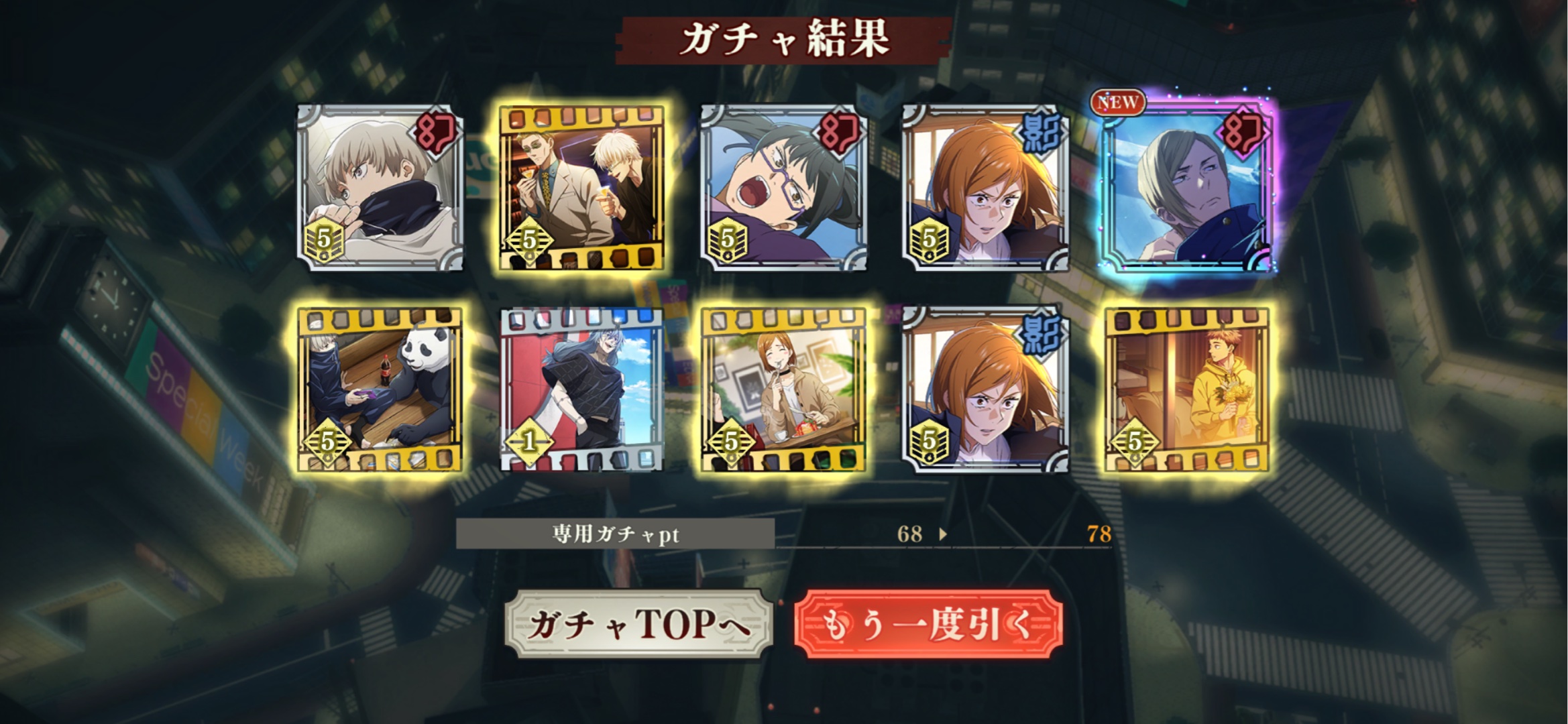Choose the card showing a panda at a table
This screenshot has width=1568, height=724.
coord(380,390)
